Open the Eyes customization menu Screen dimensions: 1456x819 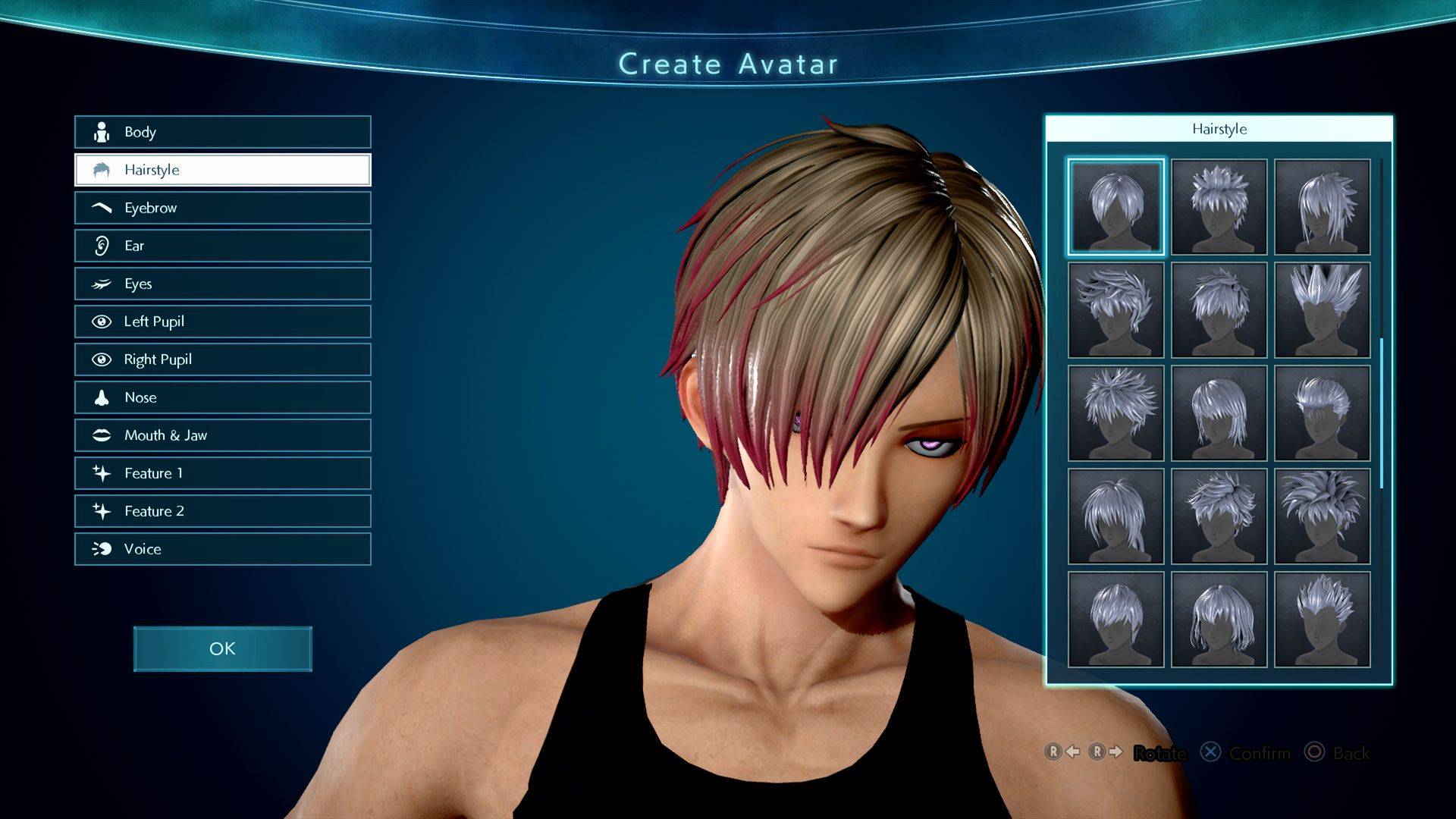point(222,284)
